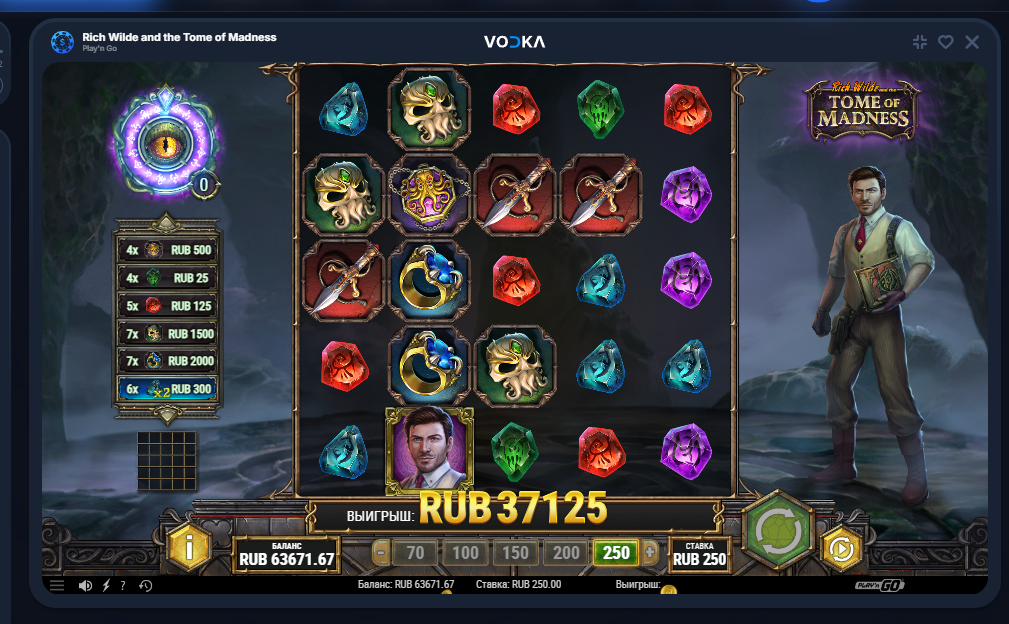1009x624 pixels.
Task: Pick the 200 bet option
Action: click(566, 551)
